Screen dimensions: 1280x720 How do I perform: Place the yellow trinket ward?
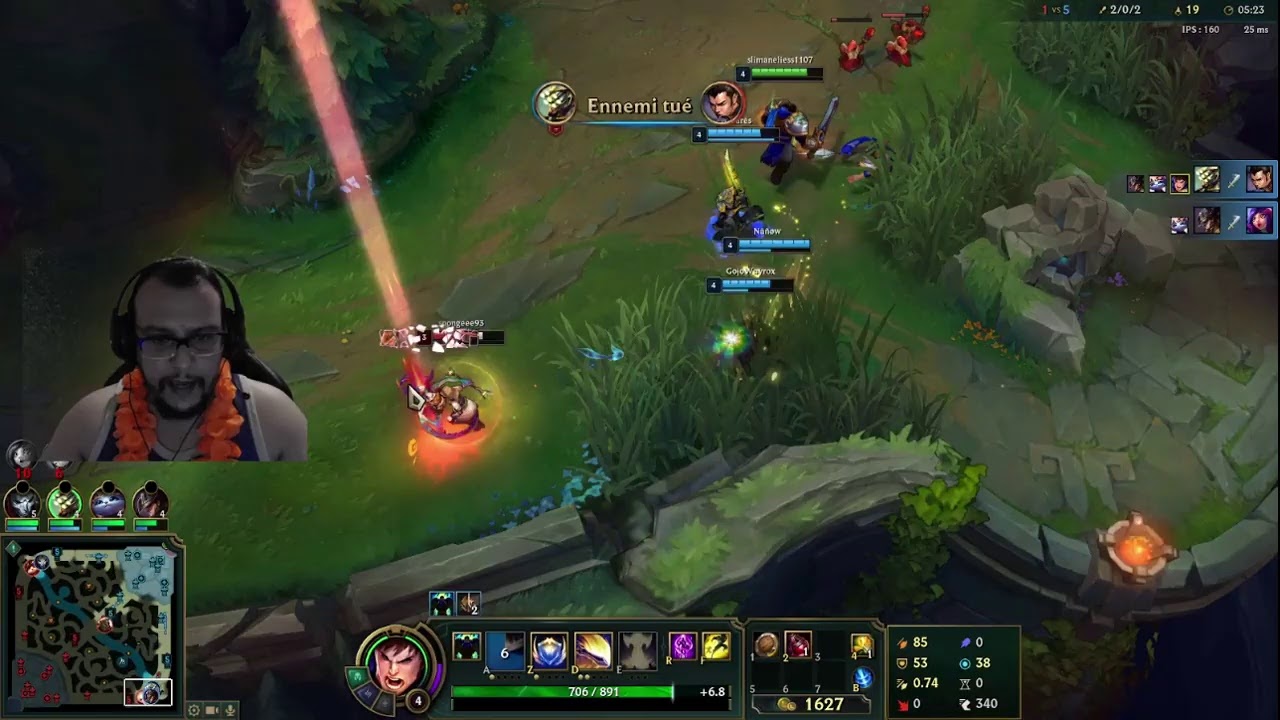tap(861, 646)
